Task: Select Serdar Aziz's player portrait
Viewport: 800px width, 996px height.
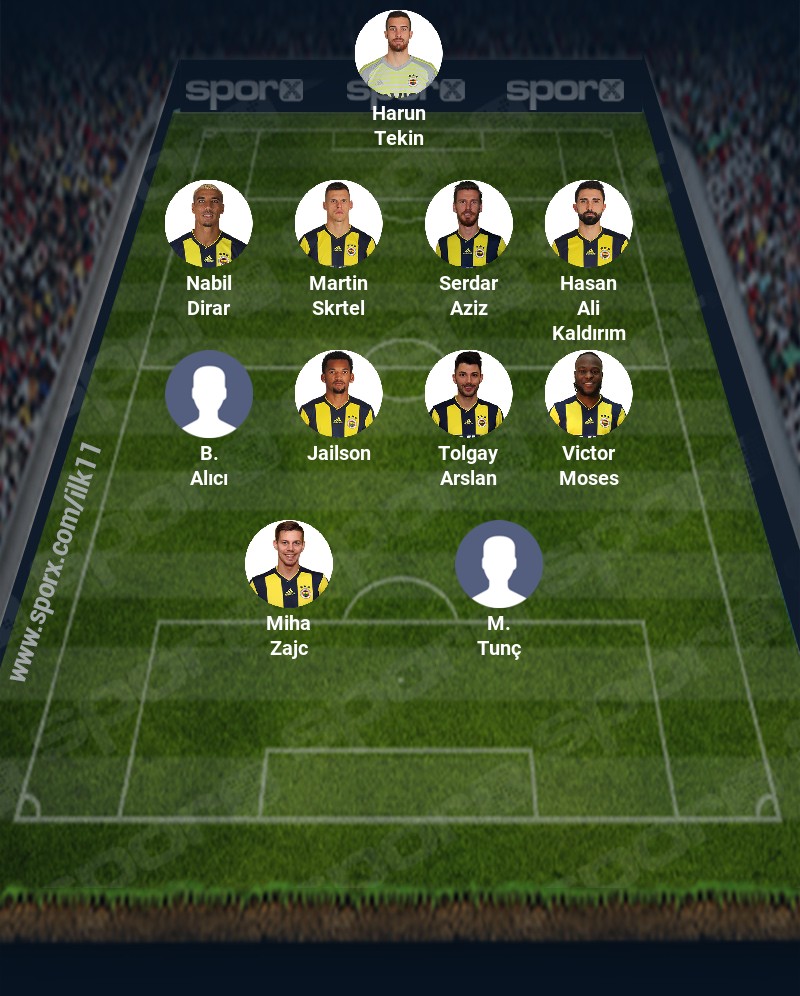Action: point(469,224)
